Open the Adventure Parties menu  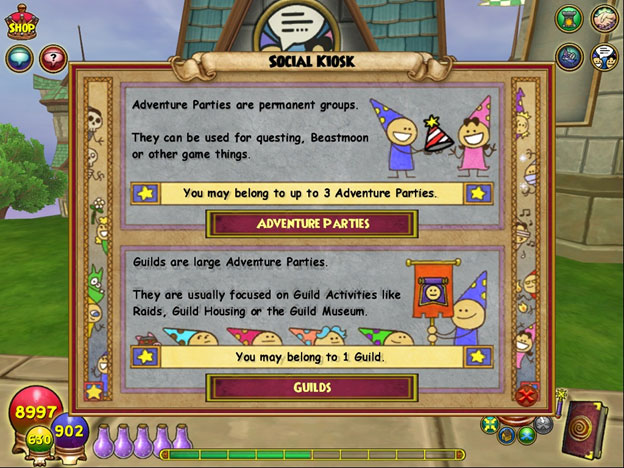click(311, 223)
